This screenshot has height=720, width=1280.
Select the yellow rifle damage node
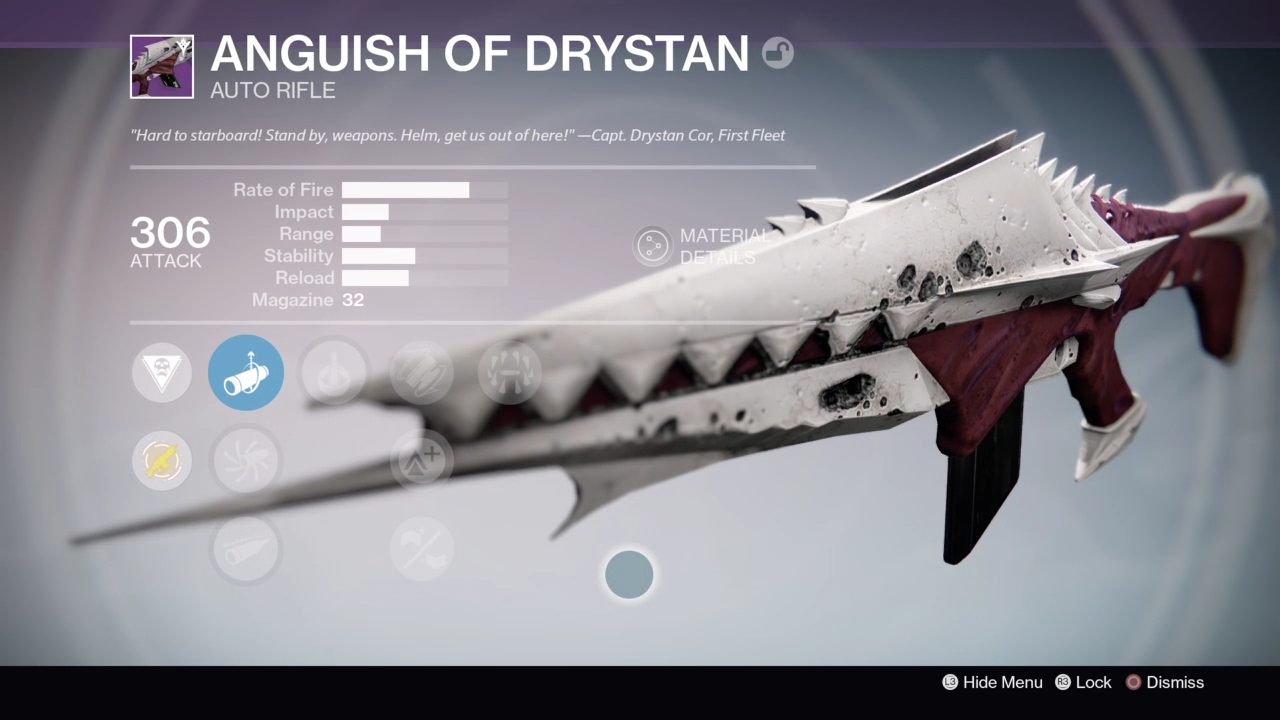coord(162,461)
